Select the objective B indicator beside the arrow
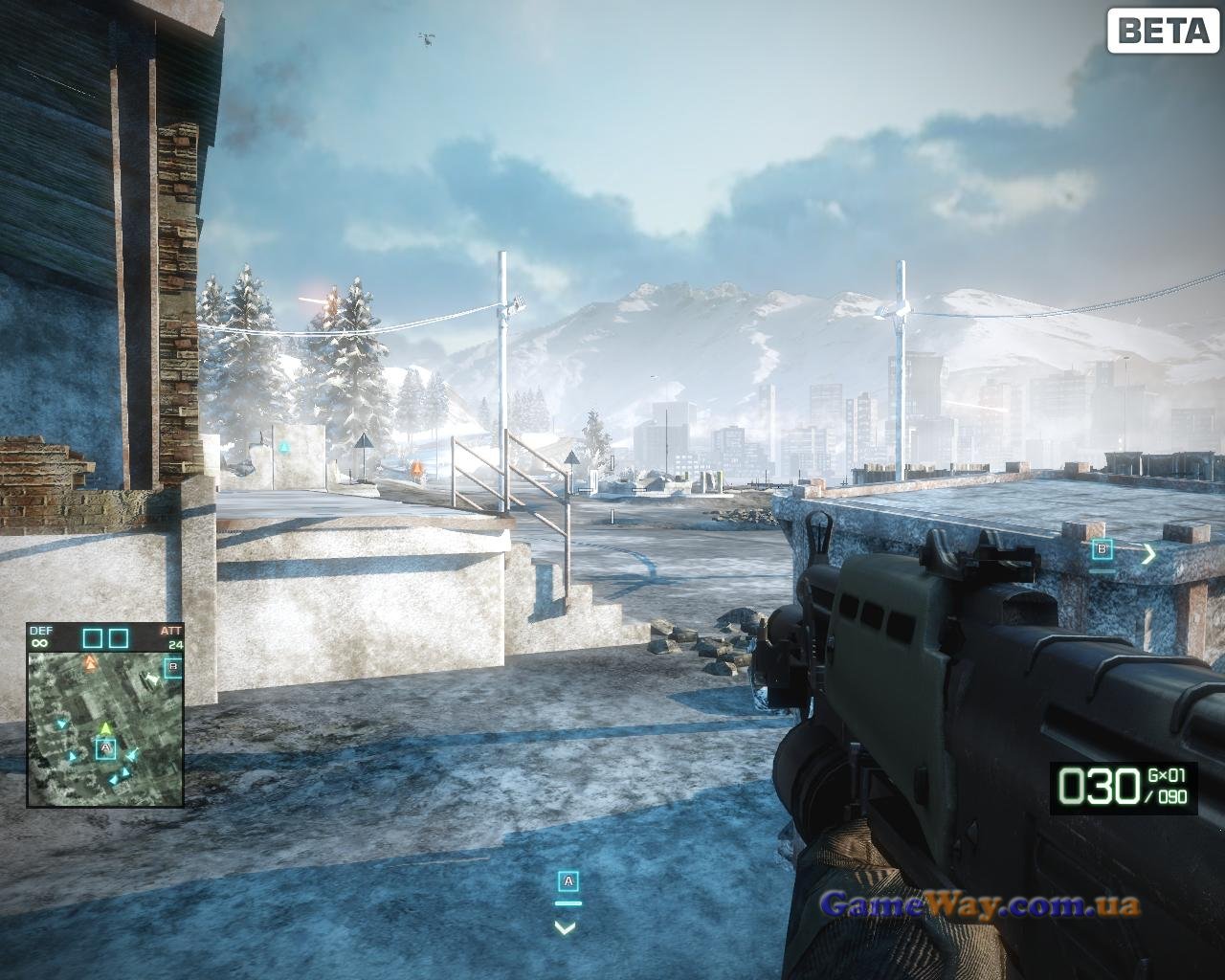This screenshot has width=1225, height=980. 1102,549
